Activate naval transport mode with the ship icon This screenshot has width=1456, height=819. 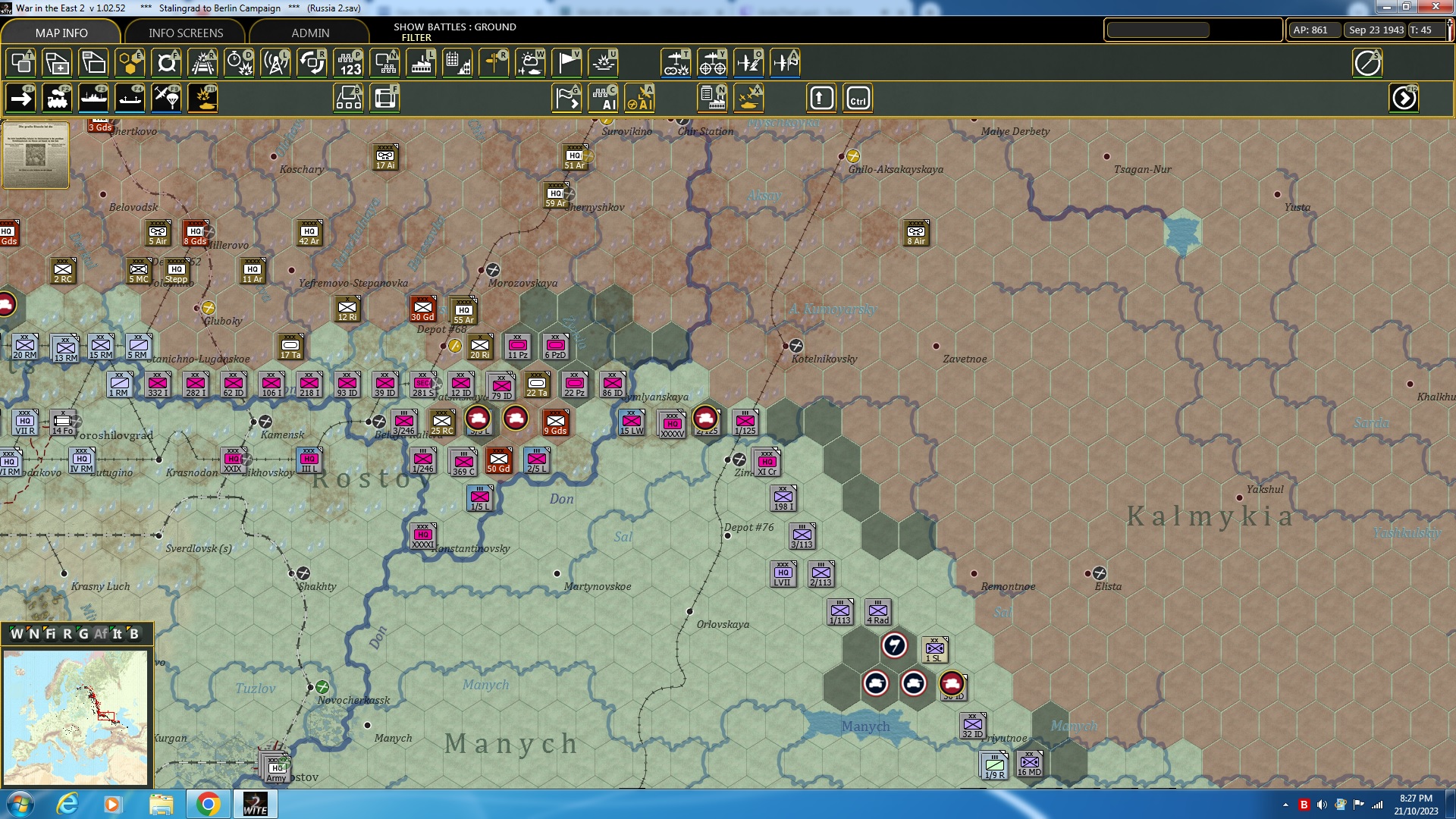coord(93,97)
